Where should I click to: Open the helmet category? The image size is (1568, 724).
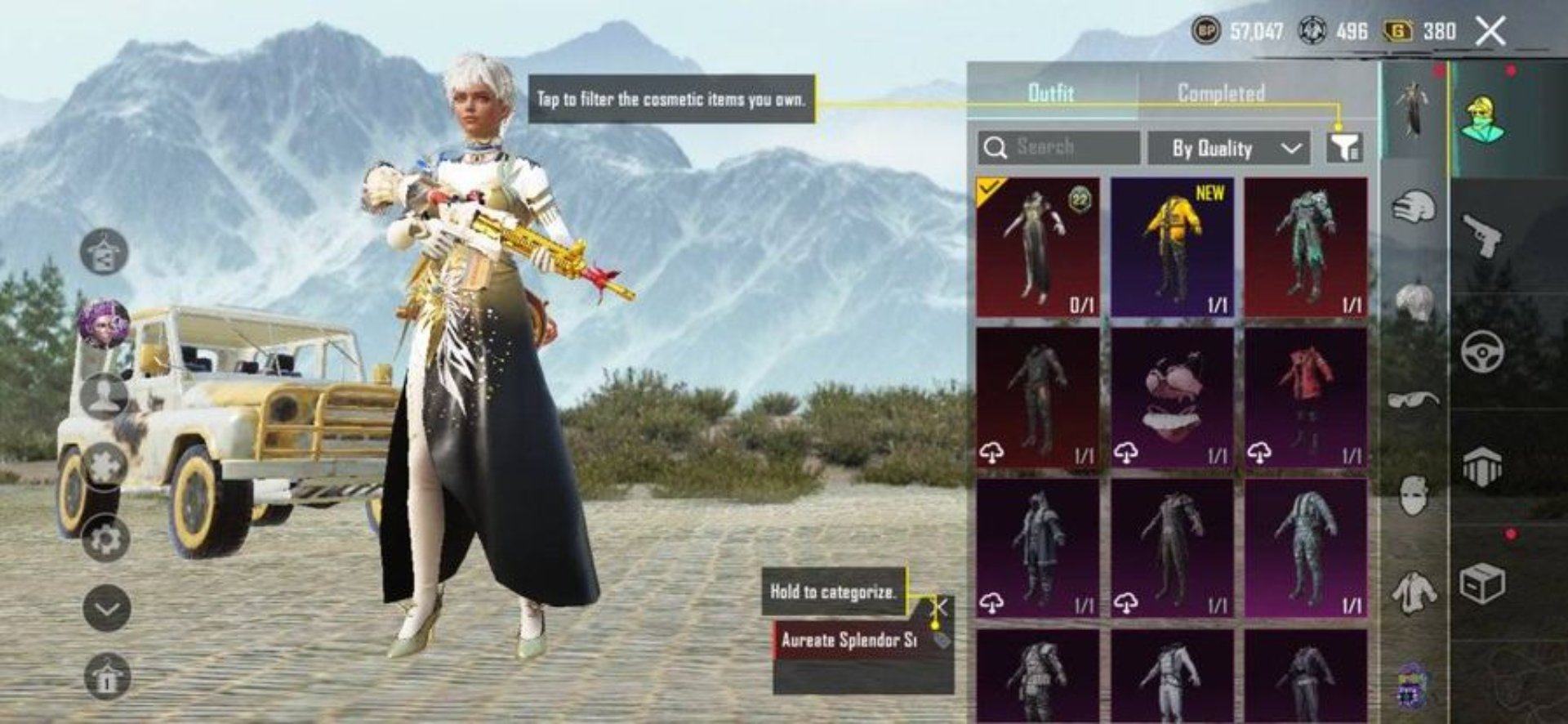[1414, 208]
